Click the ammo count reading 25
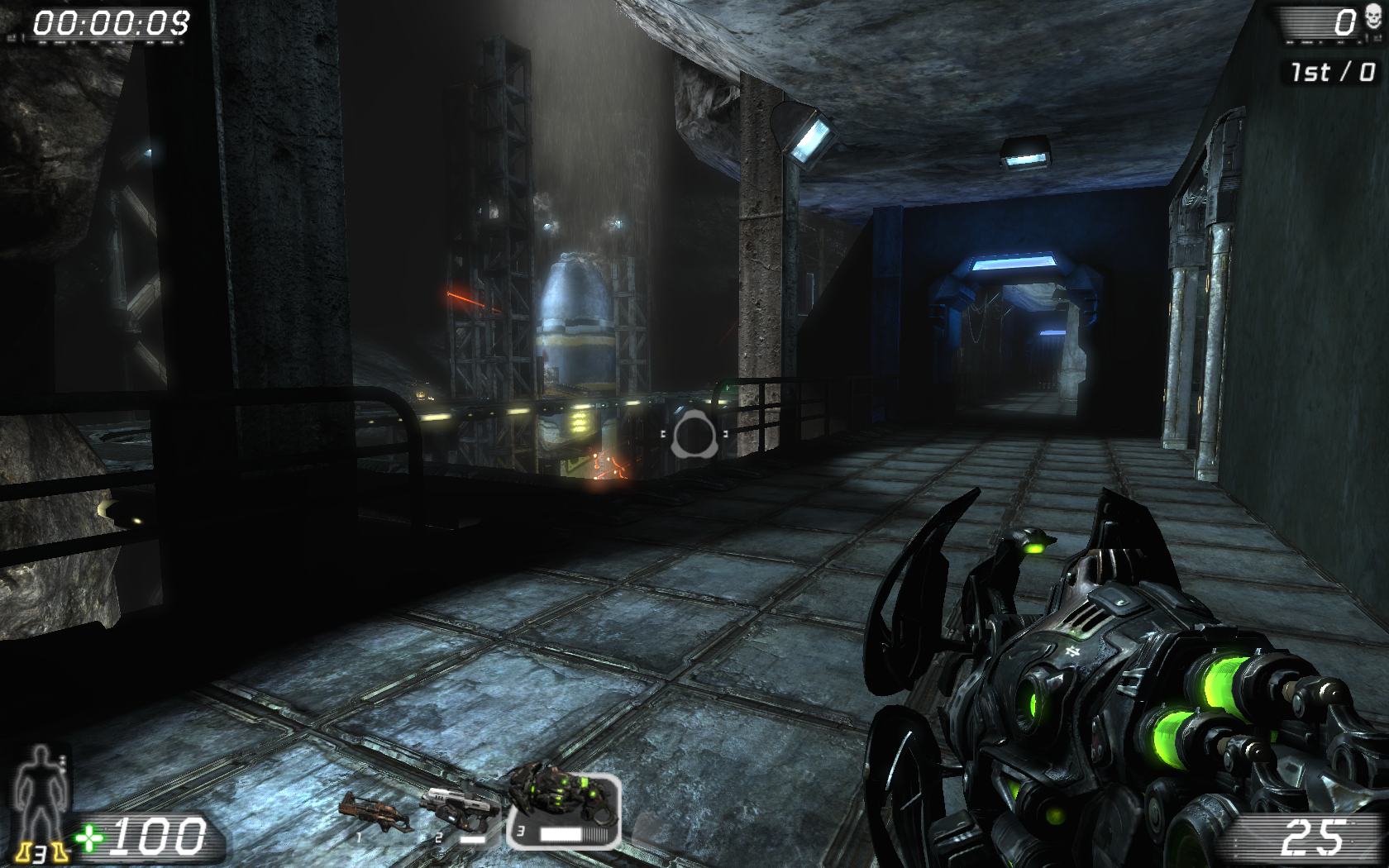 (x=1315, y=837)
